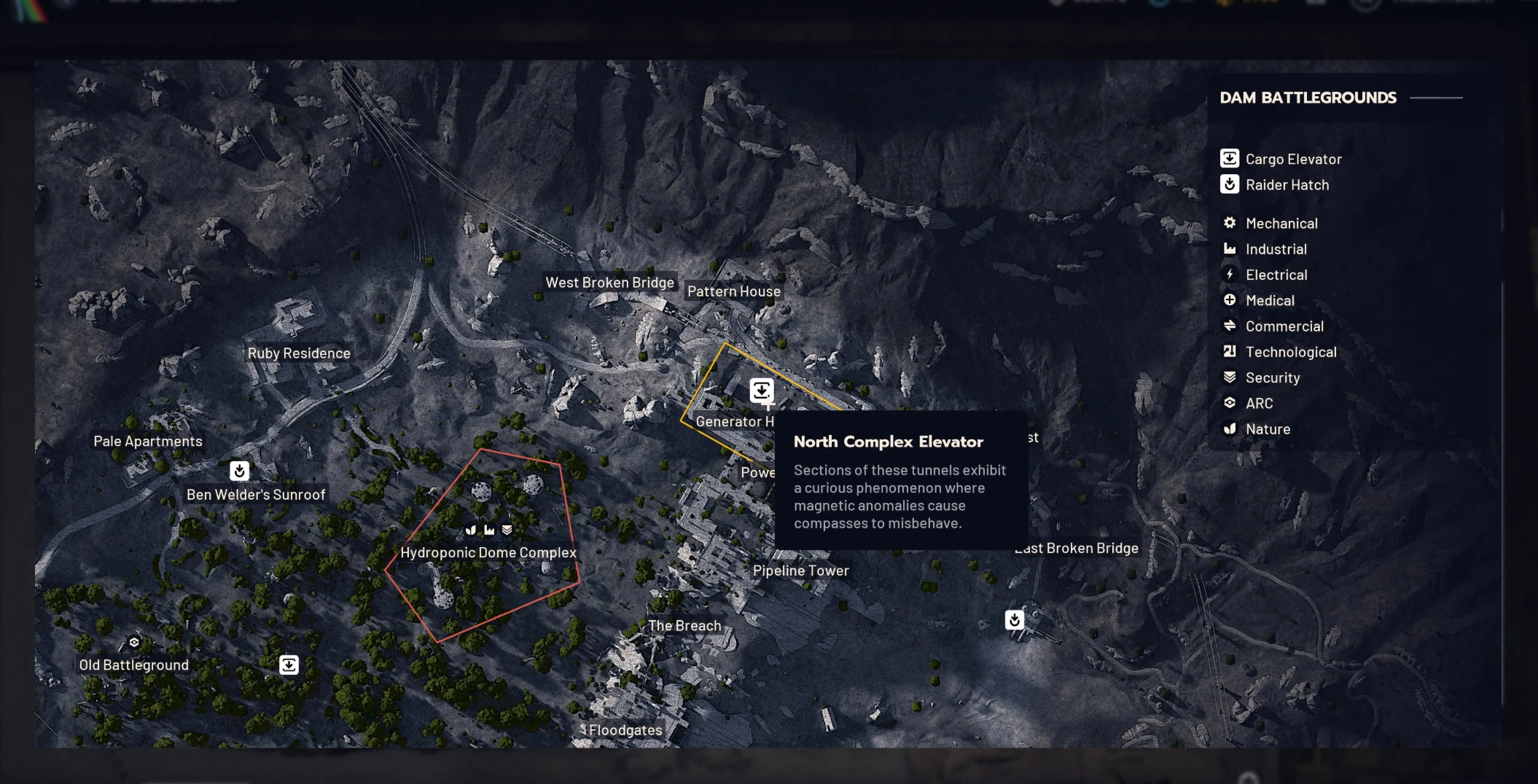Choose the West Broken Bridge location
Viewport: 1538px width, 784px height.
tap(609, 283)
